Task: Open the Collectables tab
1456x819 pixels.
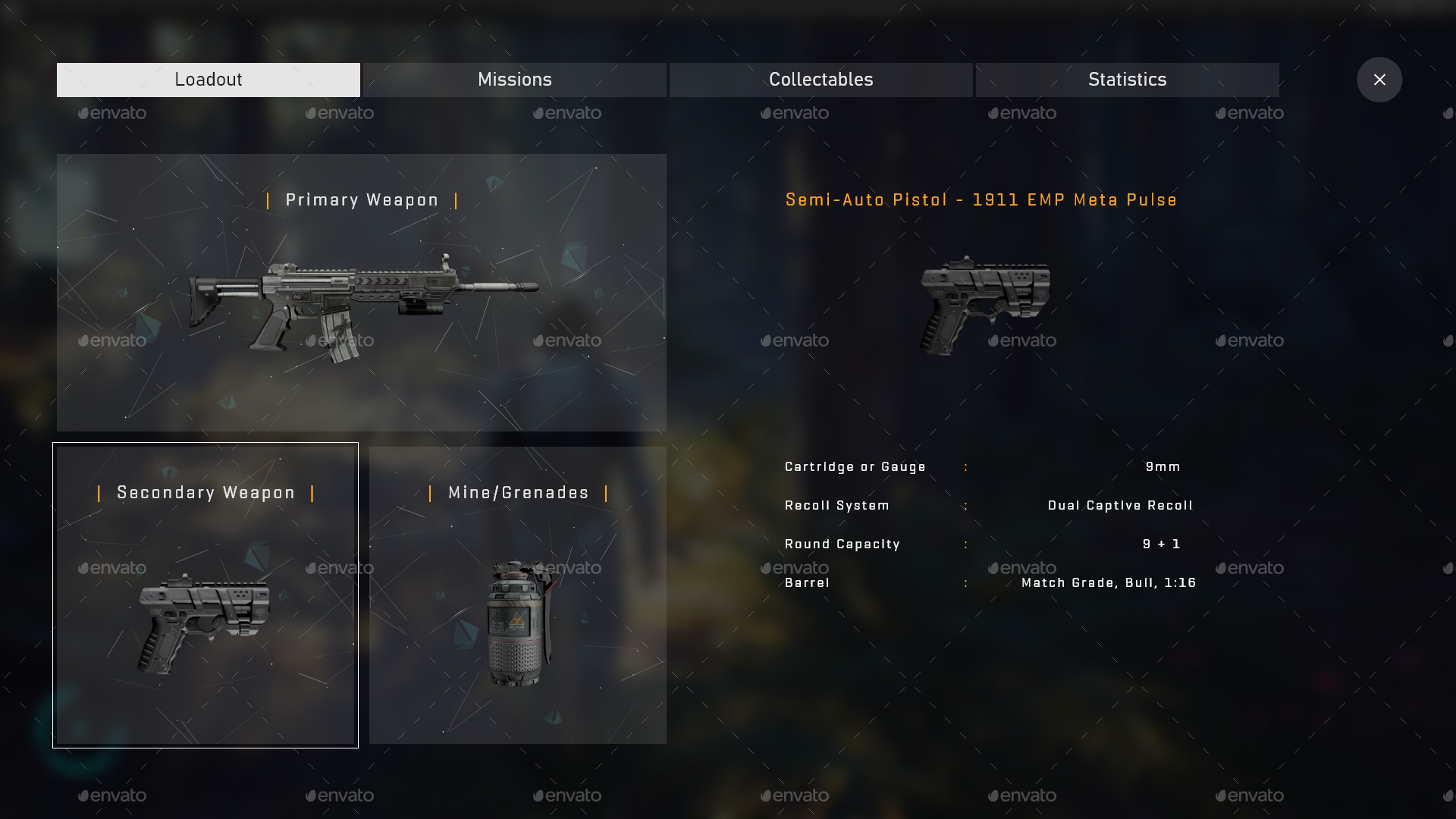Action: tap(821, 80)
